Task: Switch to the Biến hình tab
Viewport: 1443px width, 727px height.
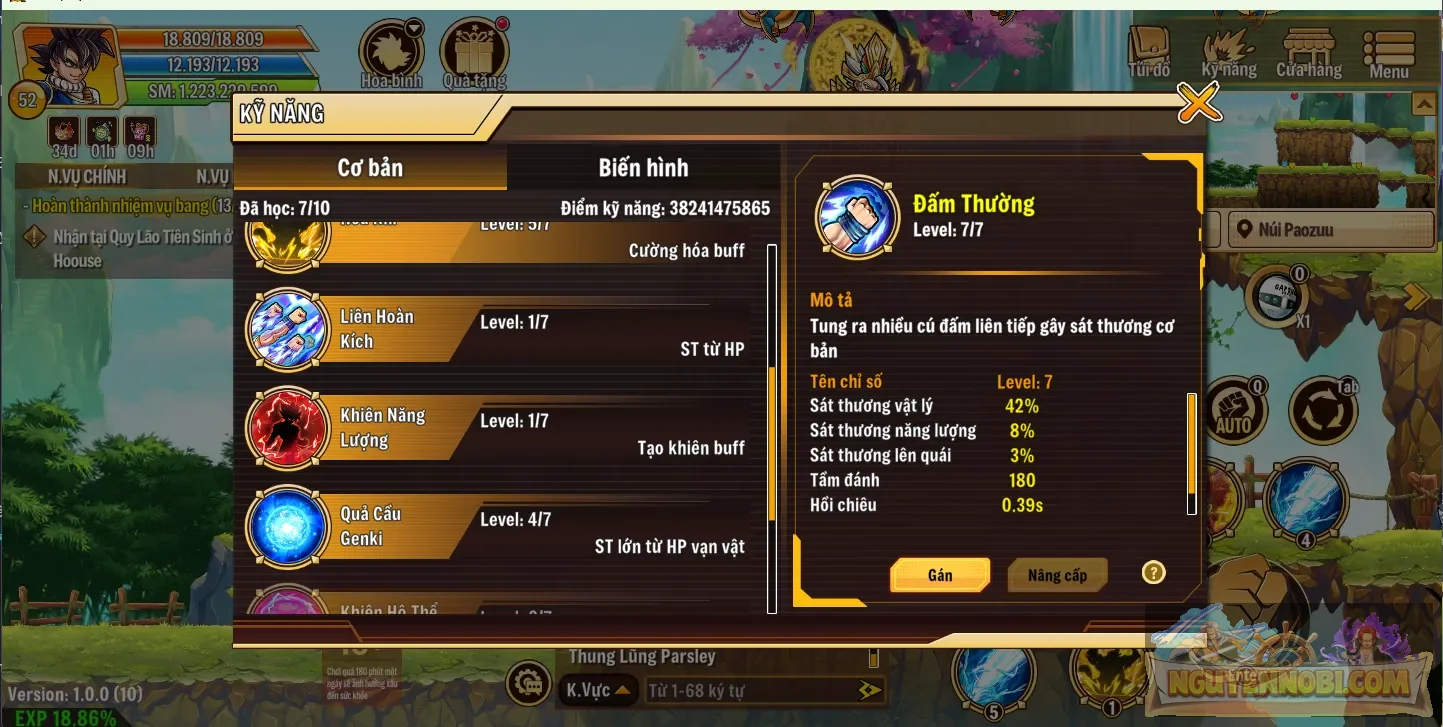Action: click(x=643, y=167)
